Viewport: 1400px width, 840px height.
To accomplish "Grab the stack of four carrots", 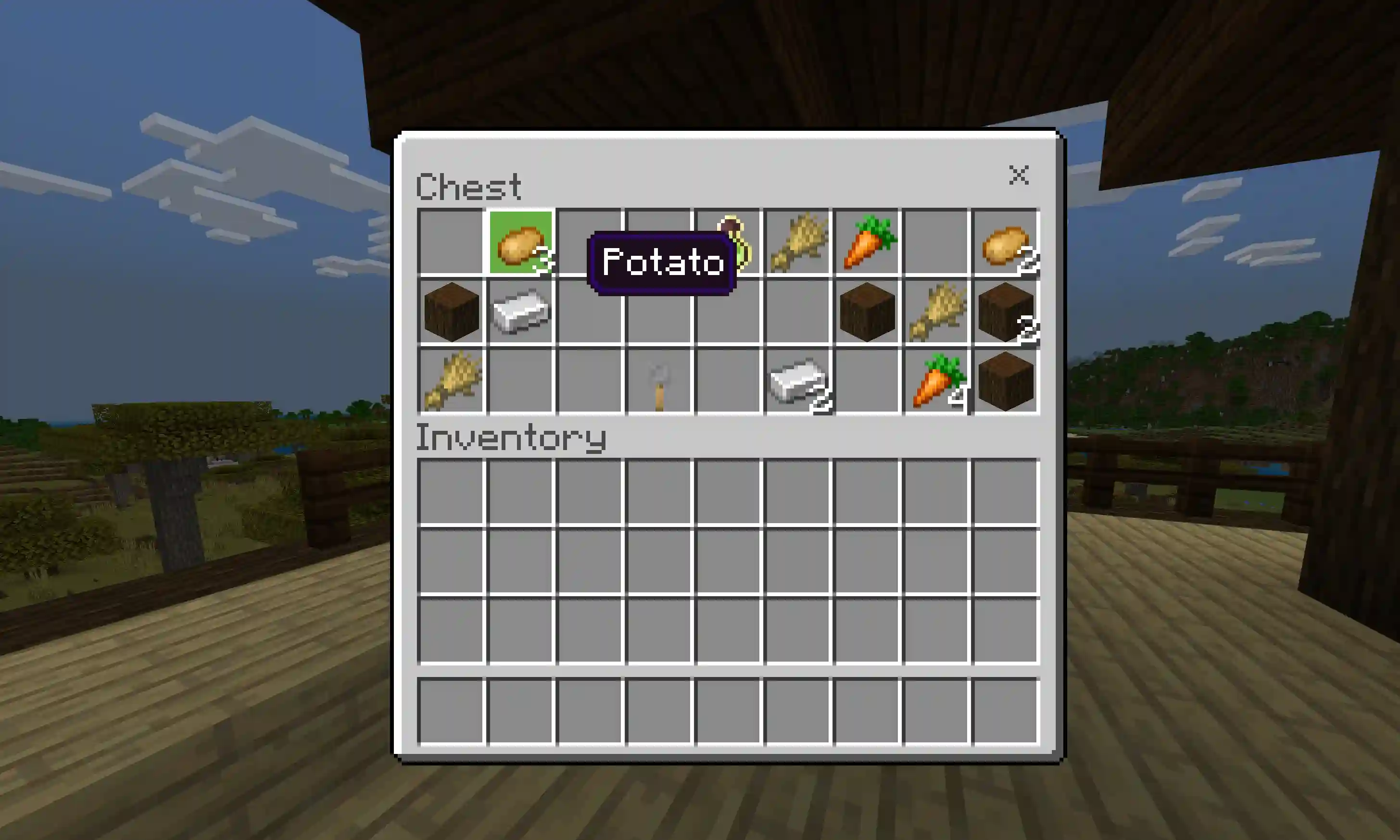I will tap(936, 381).
